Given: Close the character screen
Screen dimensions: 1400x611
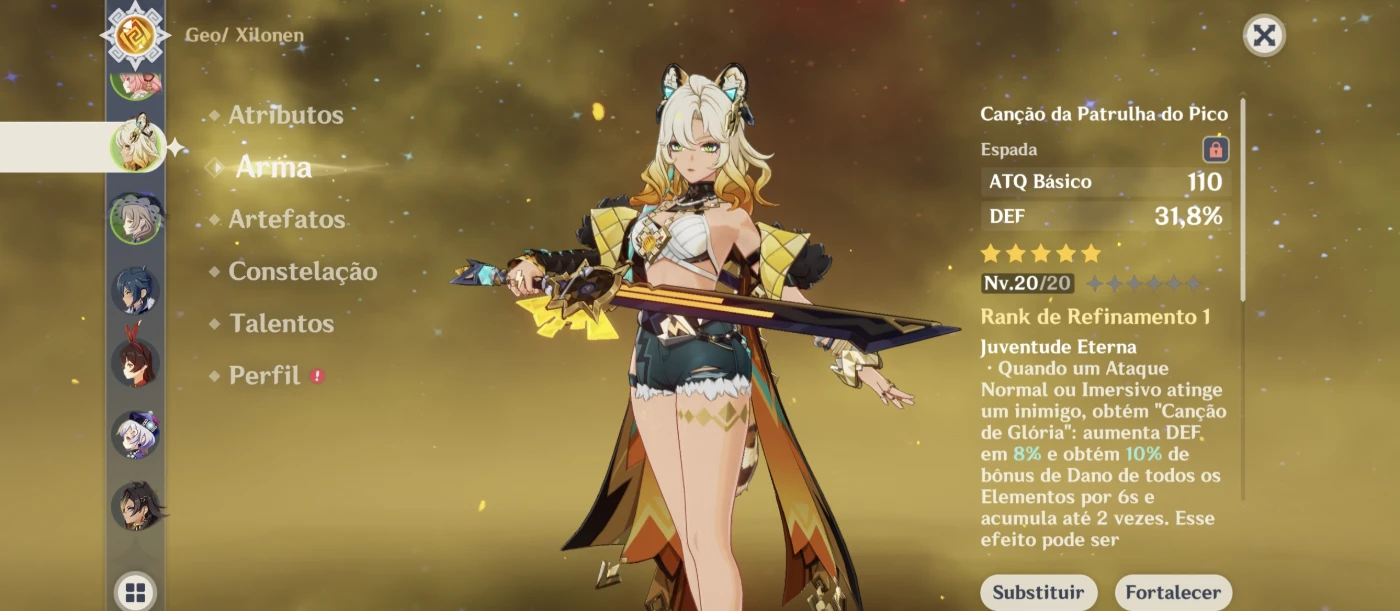Looking at the screenshot, I should (1264, 36).
